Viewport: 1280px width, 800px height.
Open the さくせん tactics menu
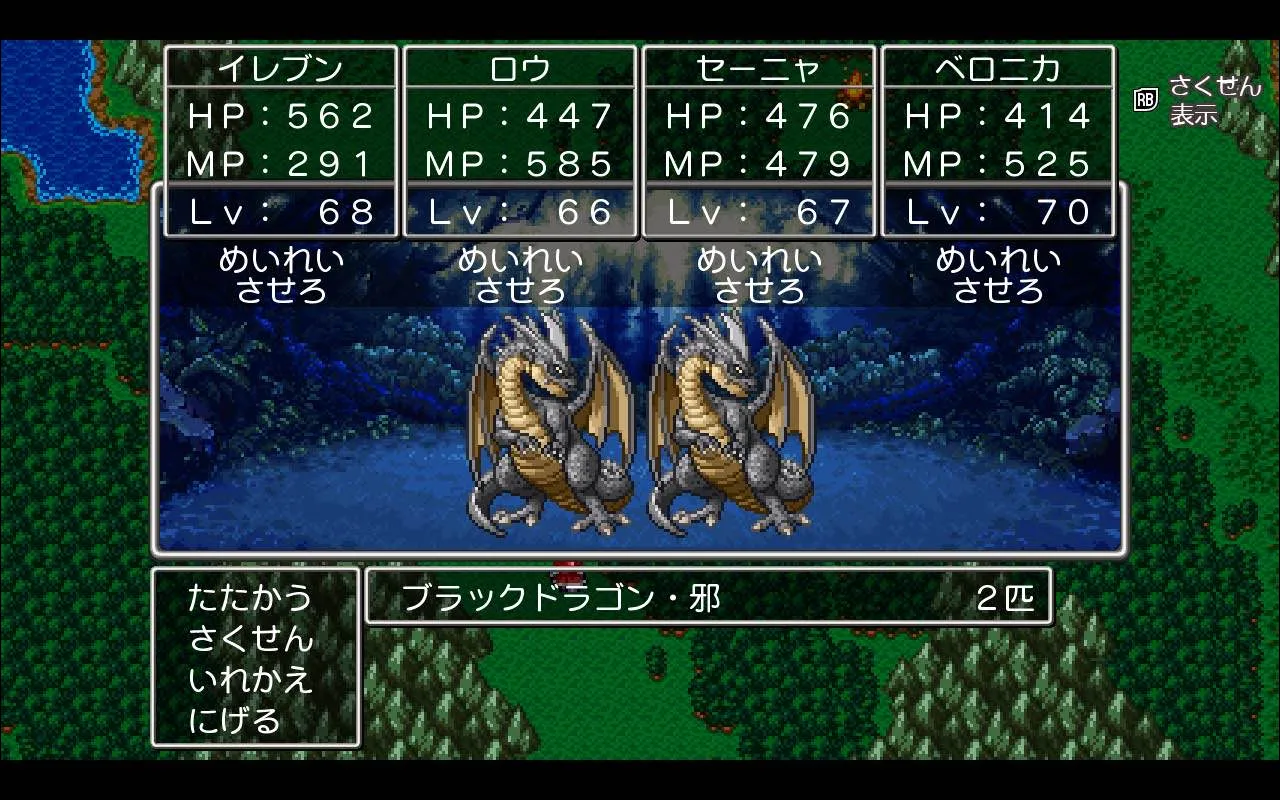coord(250,639)
